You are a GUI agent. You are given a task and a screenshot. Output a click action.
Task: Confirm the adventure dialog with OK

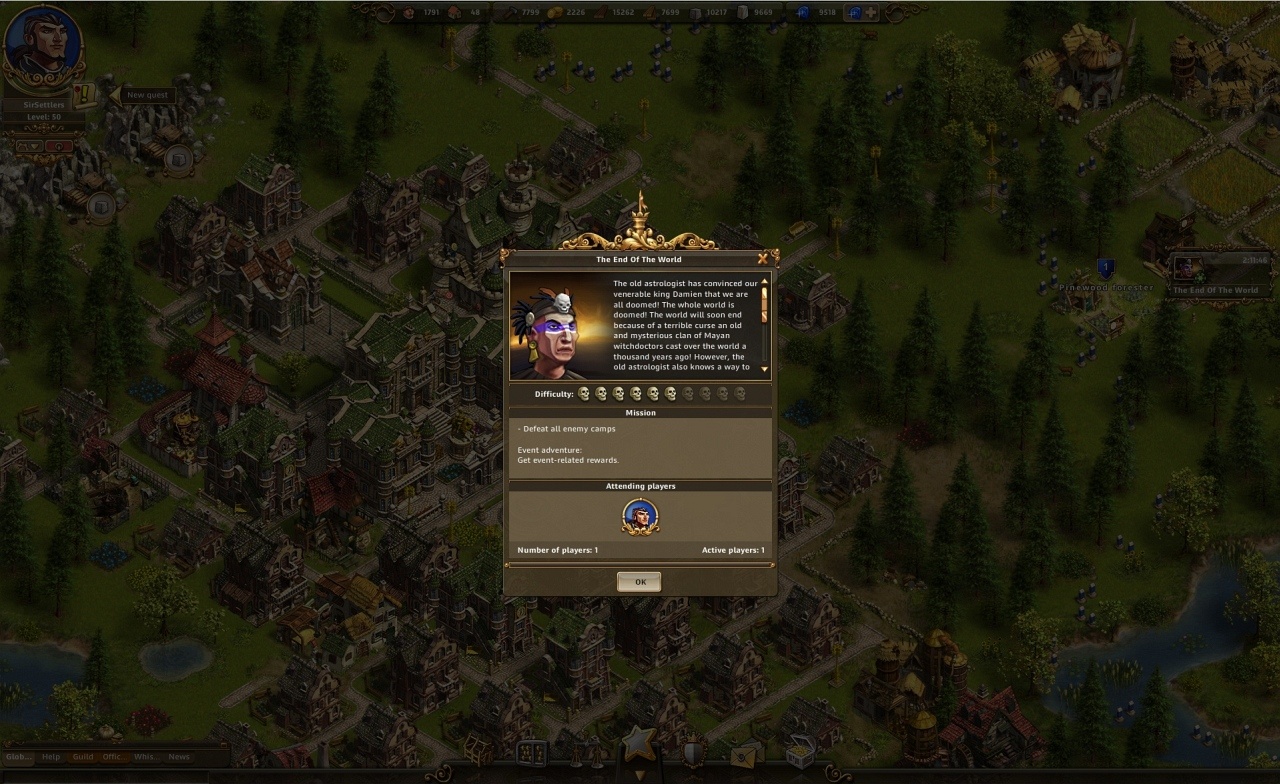click(x=639, y=582)
